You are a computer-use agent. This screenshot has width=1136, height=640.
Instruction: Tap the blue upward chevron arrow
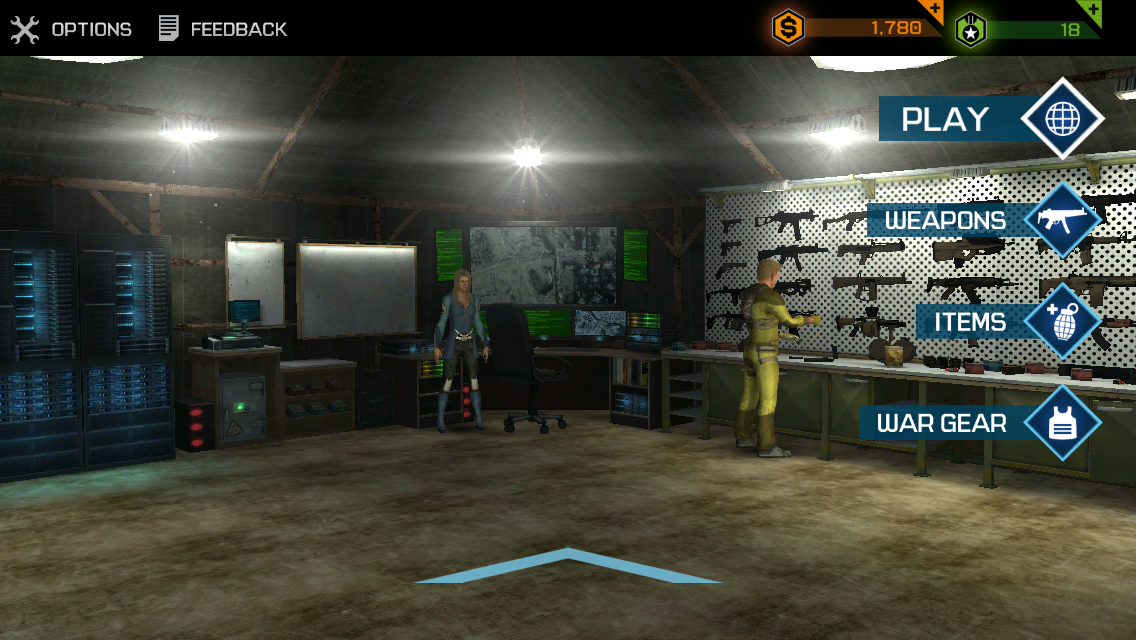coord(567,567)
